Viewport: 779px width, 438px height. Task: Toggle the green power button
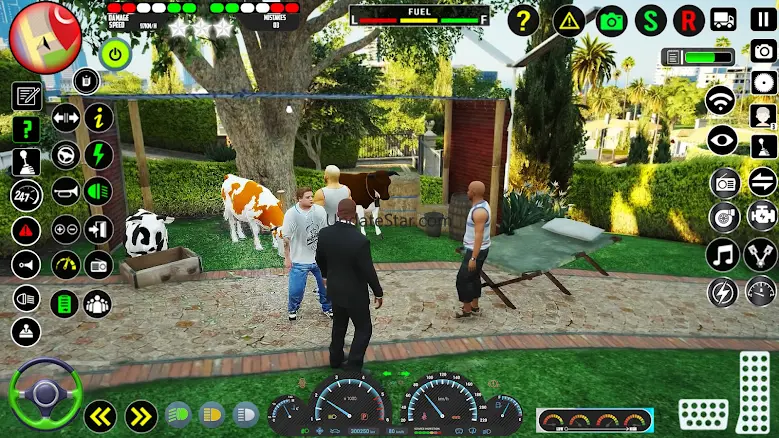[x=116, y=54]
